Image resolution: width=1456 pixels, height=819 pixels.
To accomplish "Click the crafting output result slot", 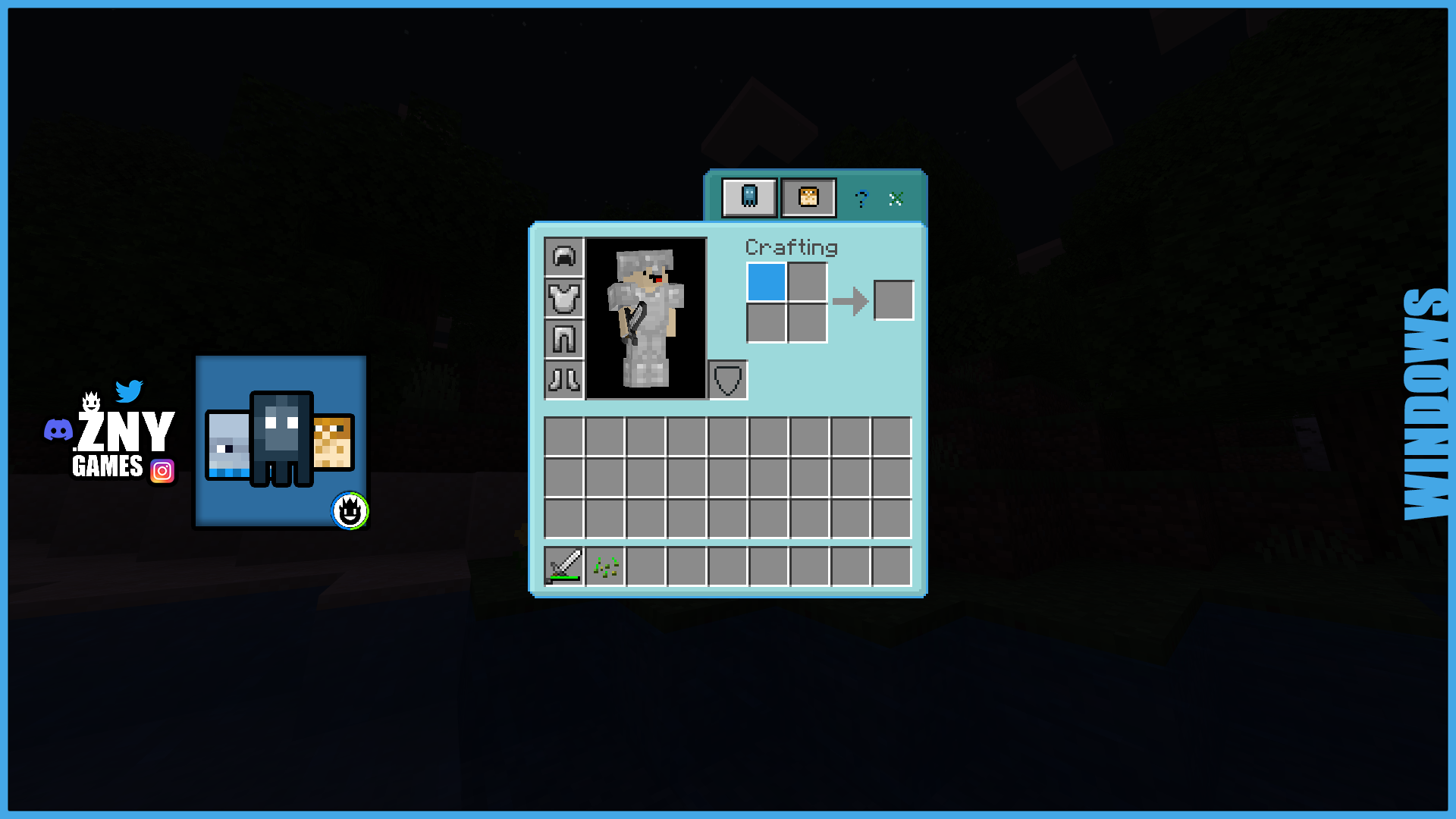I will [893, 300].
